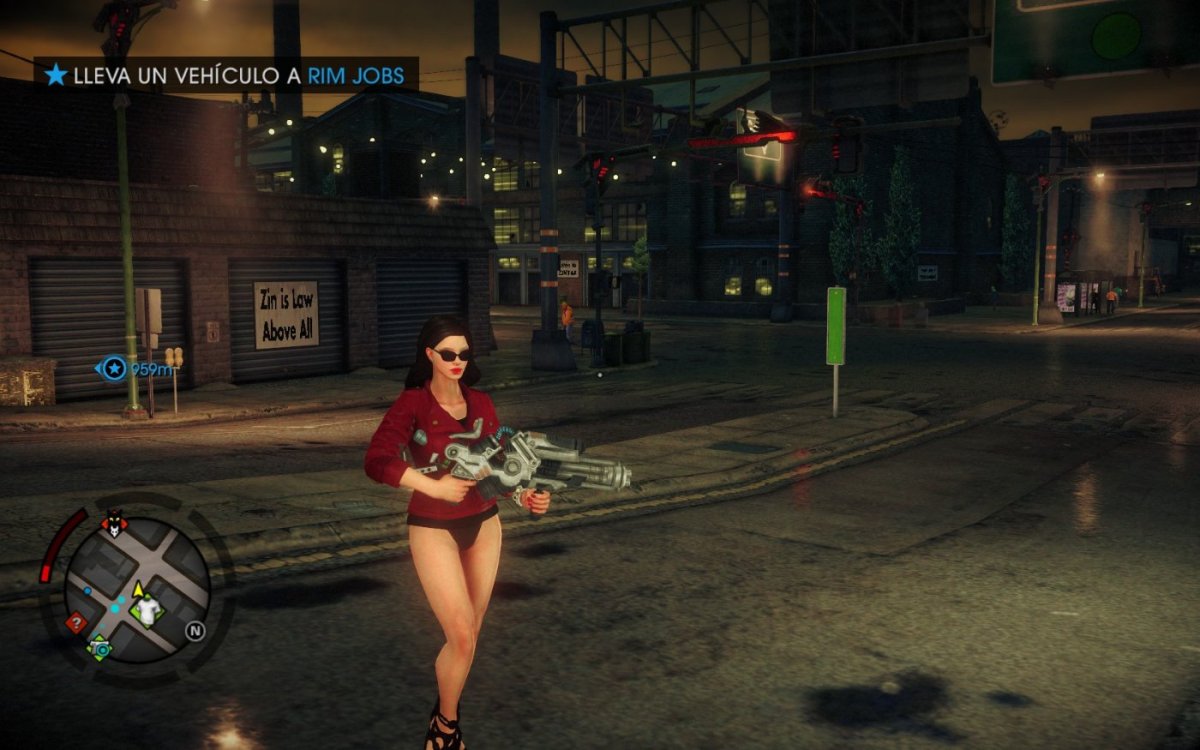Select the red question mark map marker
The width and height of the screenshot is (1200, 750).
pyautogui.click(x=75, y=622)
